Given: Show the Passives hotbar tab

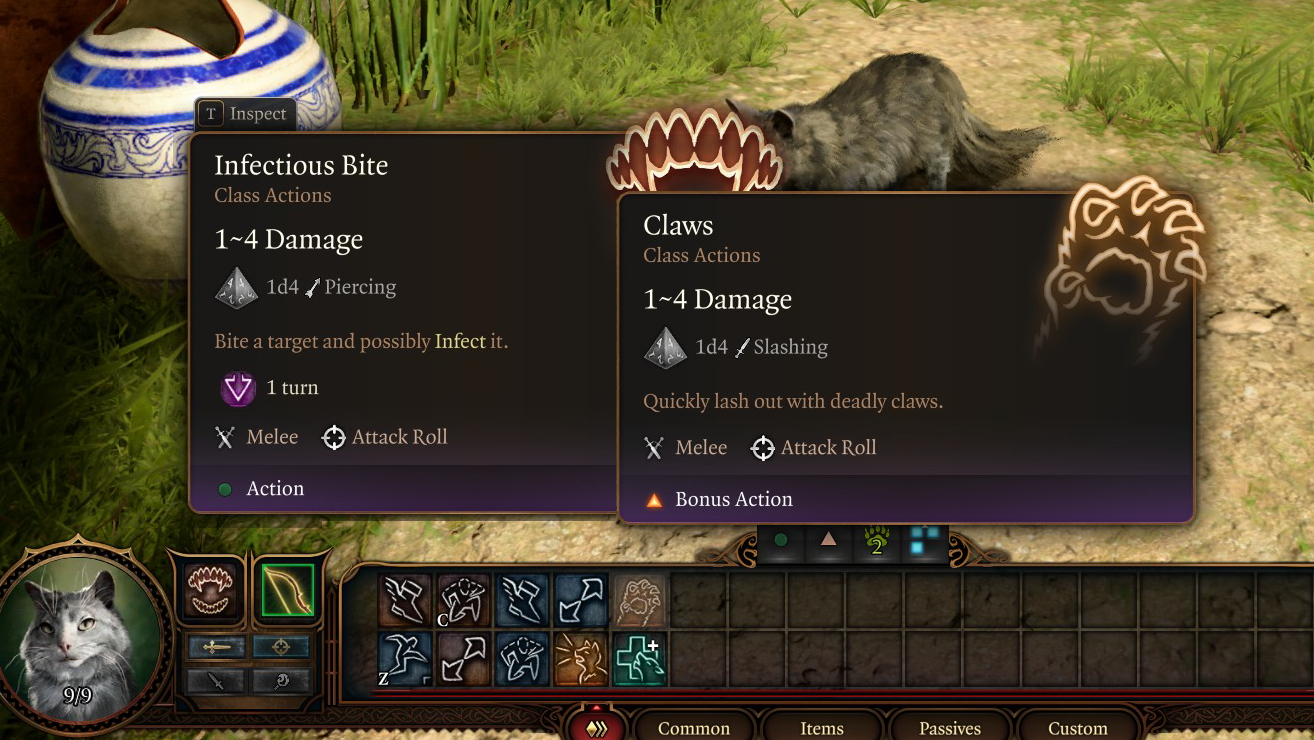Looking at the screenshot, I should pos(950,728).
